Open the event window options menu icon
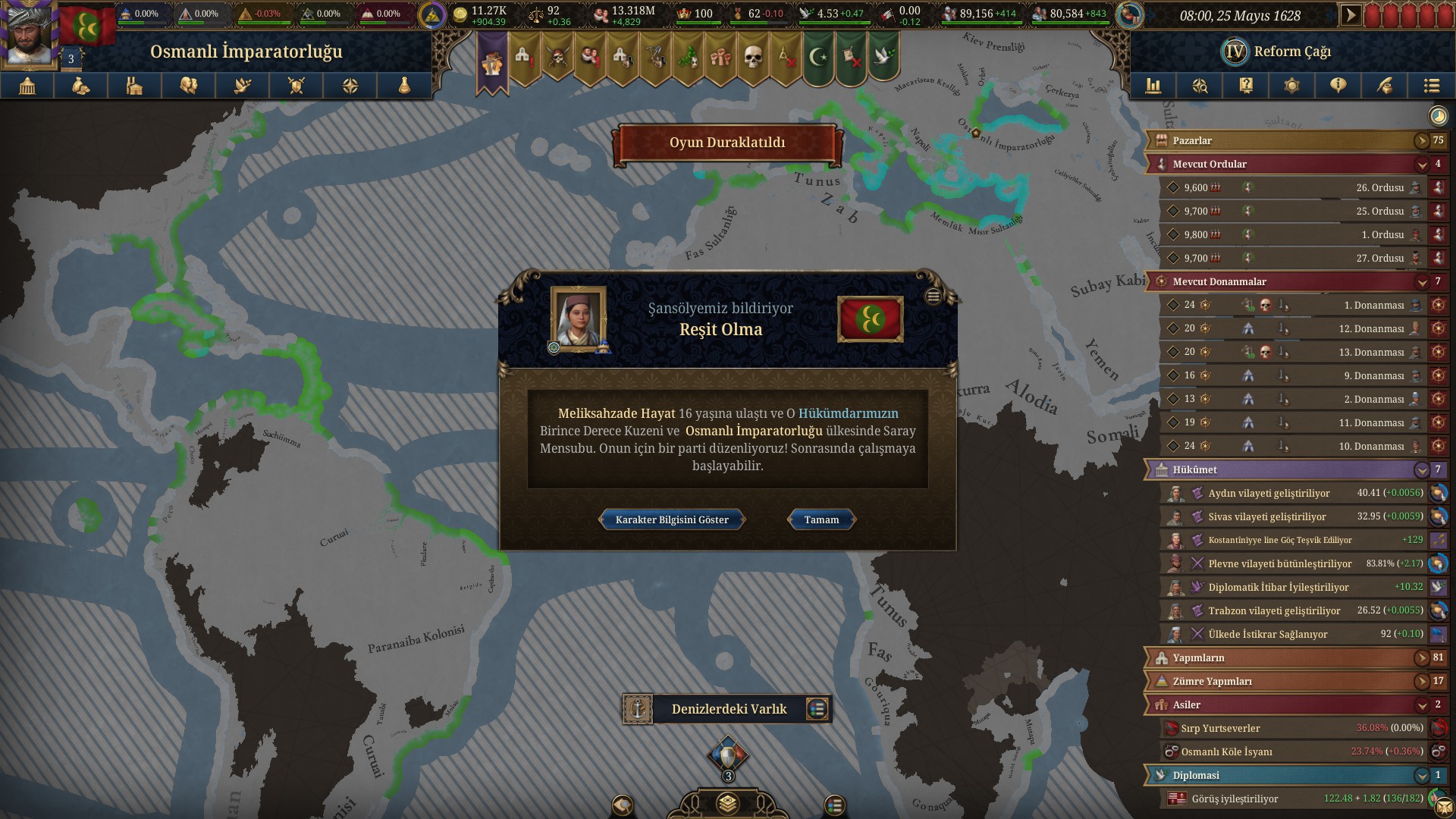 [x=934, y=297]
